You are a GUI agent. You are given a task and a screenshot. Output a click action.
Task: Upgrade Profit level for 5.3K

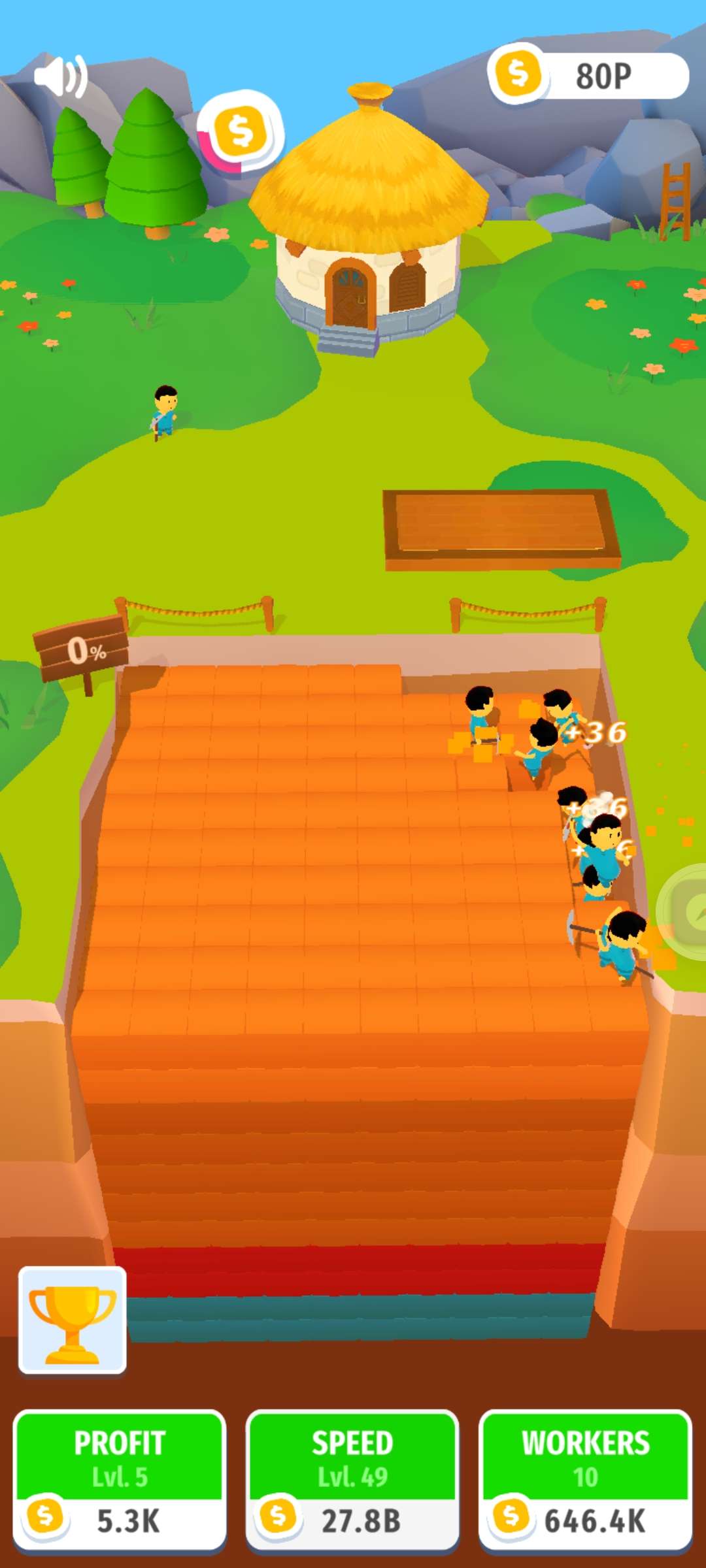pyautogui.click(x=120, y=1480)
